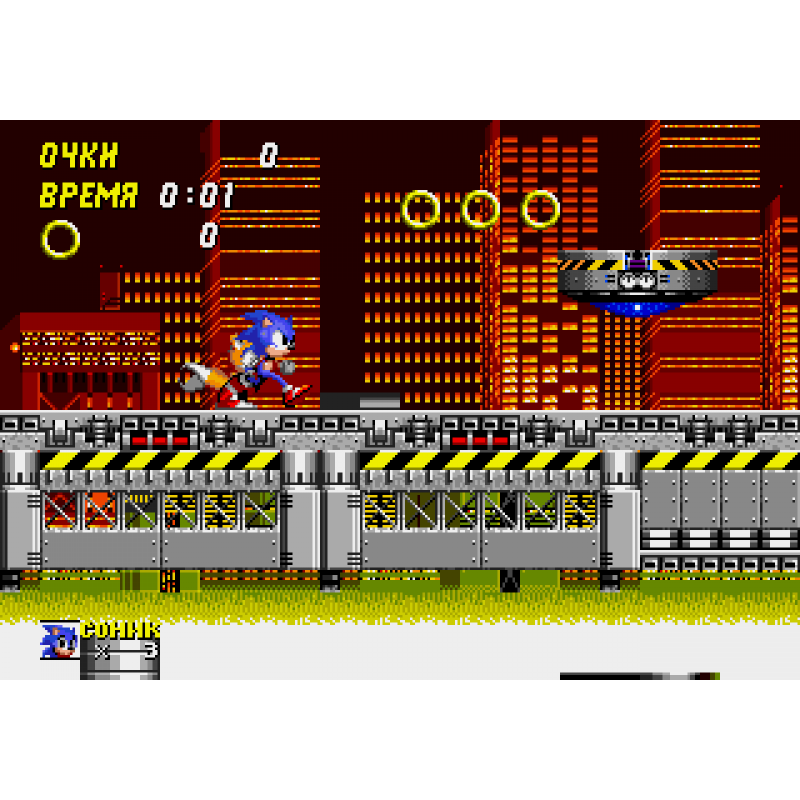The image size is (800, 800).
Task: Select the ring counter icon beside the zero
Action: [60, 238]
